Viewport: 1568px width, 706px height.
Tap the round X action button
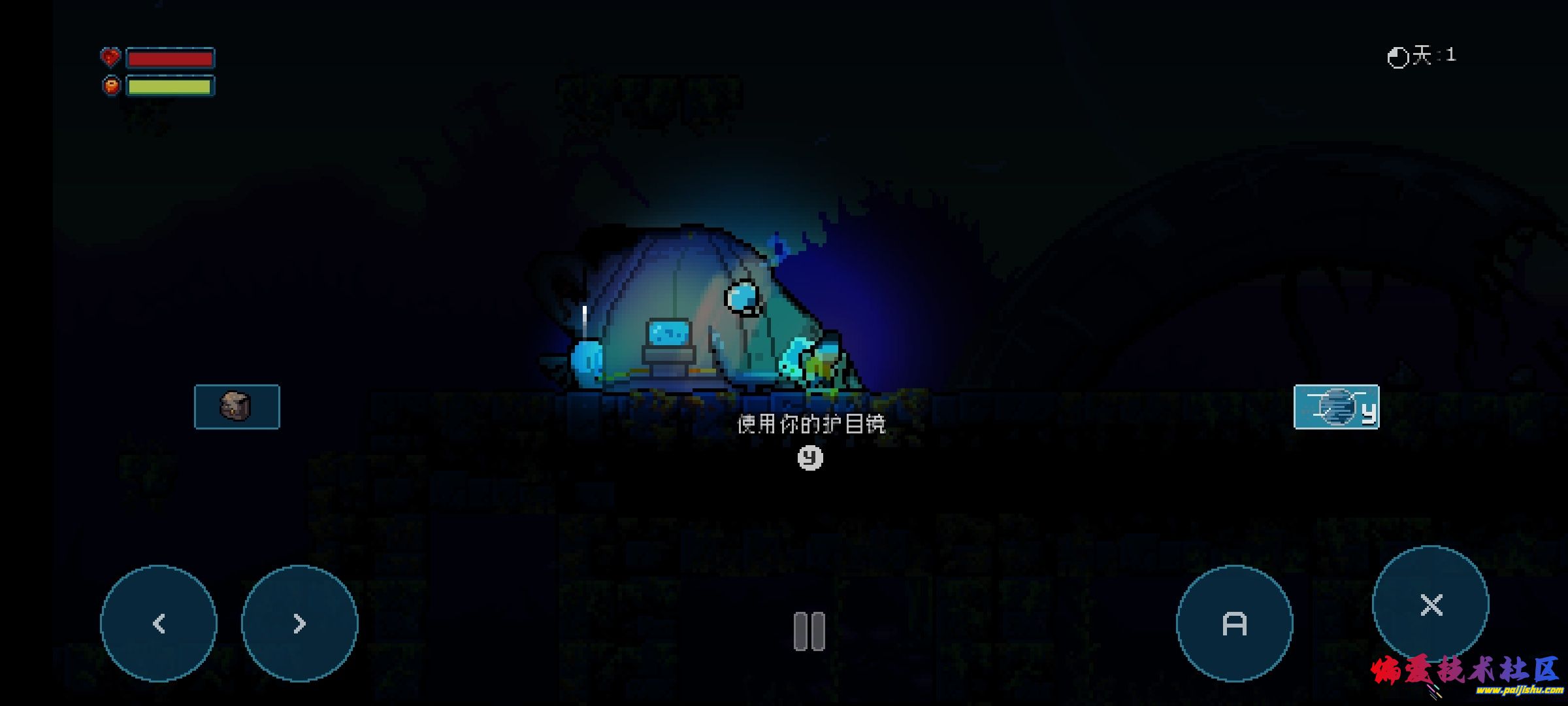[x=1431, y=605]
